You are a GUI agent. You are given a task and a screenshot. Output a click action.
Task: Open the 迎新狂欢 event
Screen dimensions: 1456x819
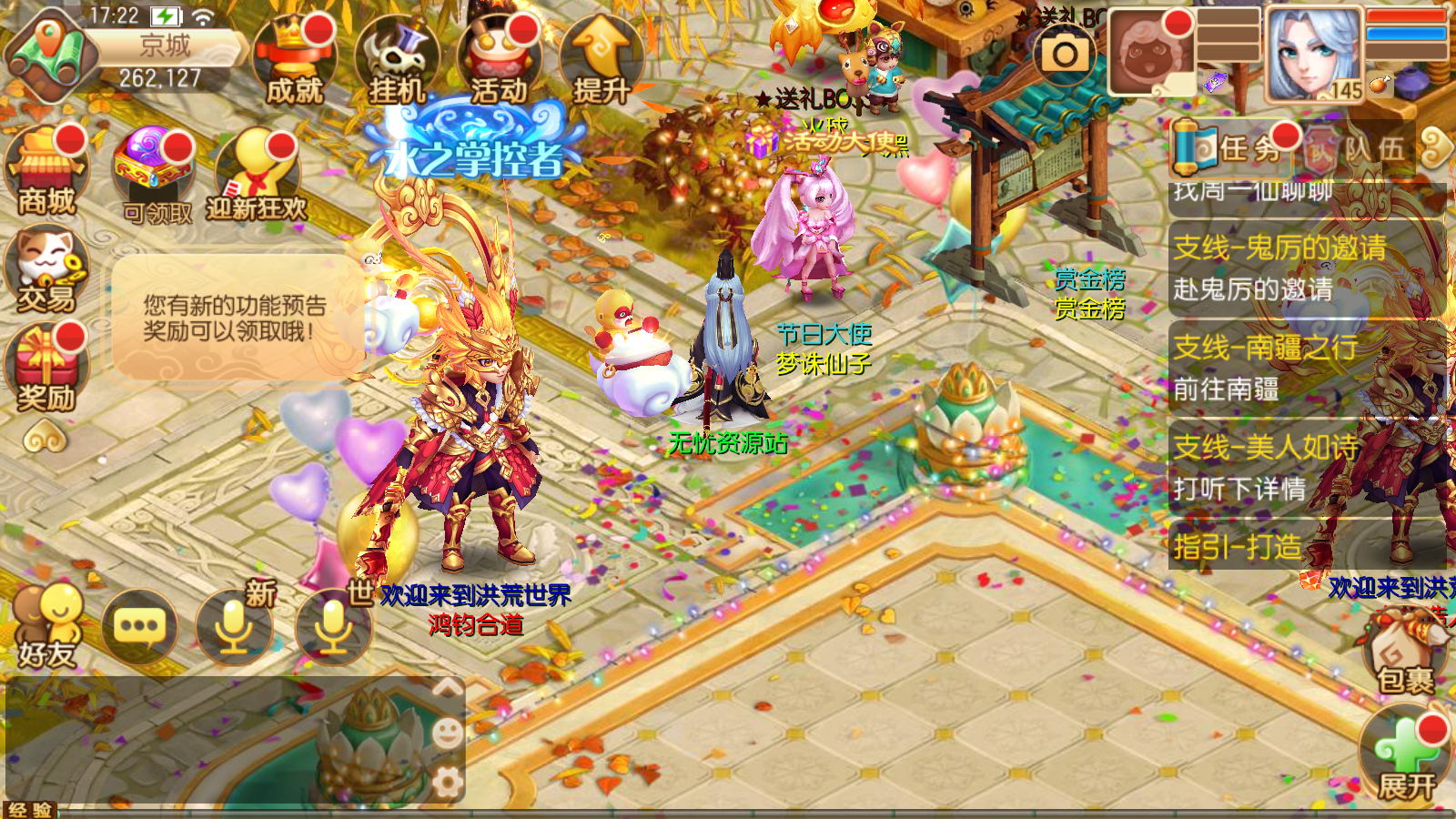pos(258,175)
